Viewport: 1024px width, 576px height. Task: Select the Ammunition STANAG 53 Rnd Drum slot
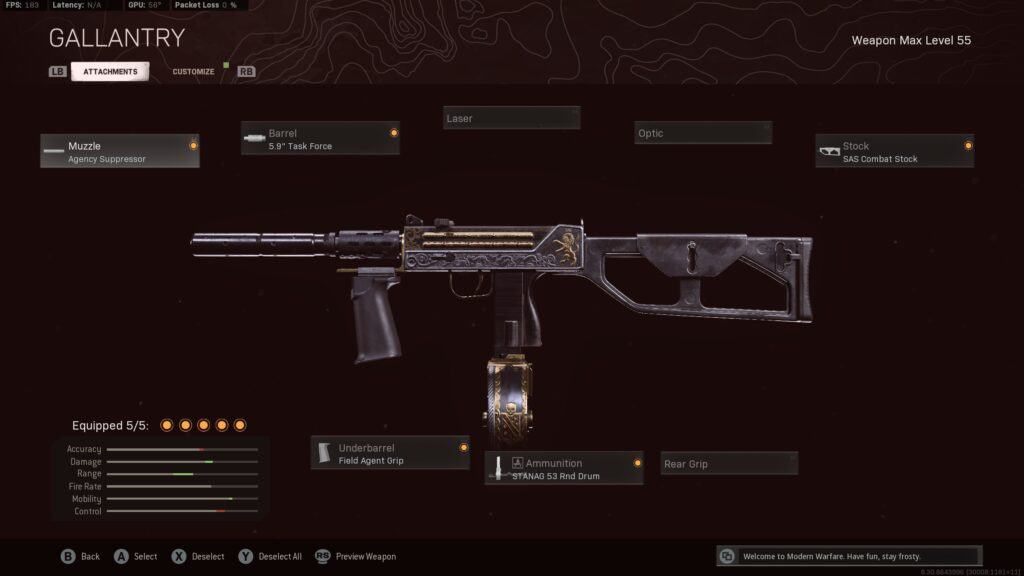pyautogui.click(x=564, y=468)
